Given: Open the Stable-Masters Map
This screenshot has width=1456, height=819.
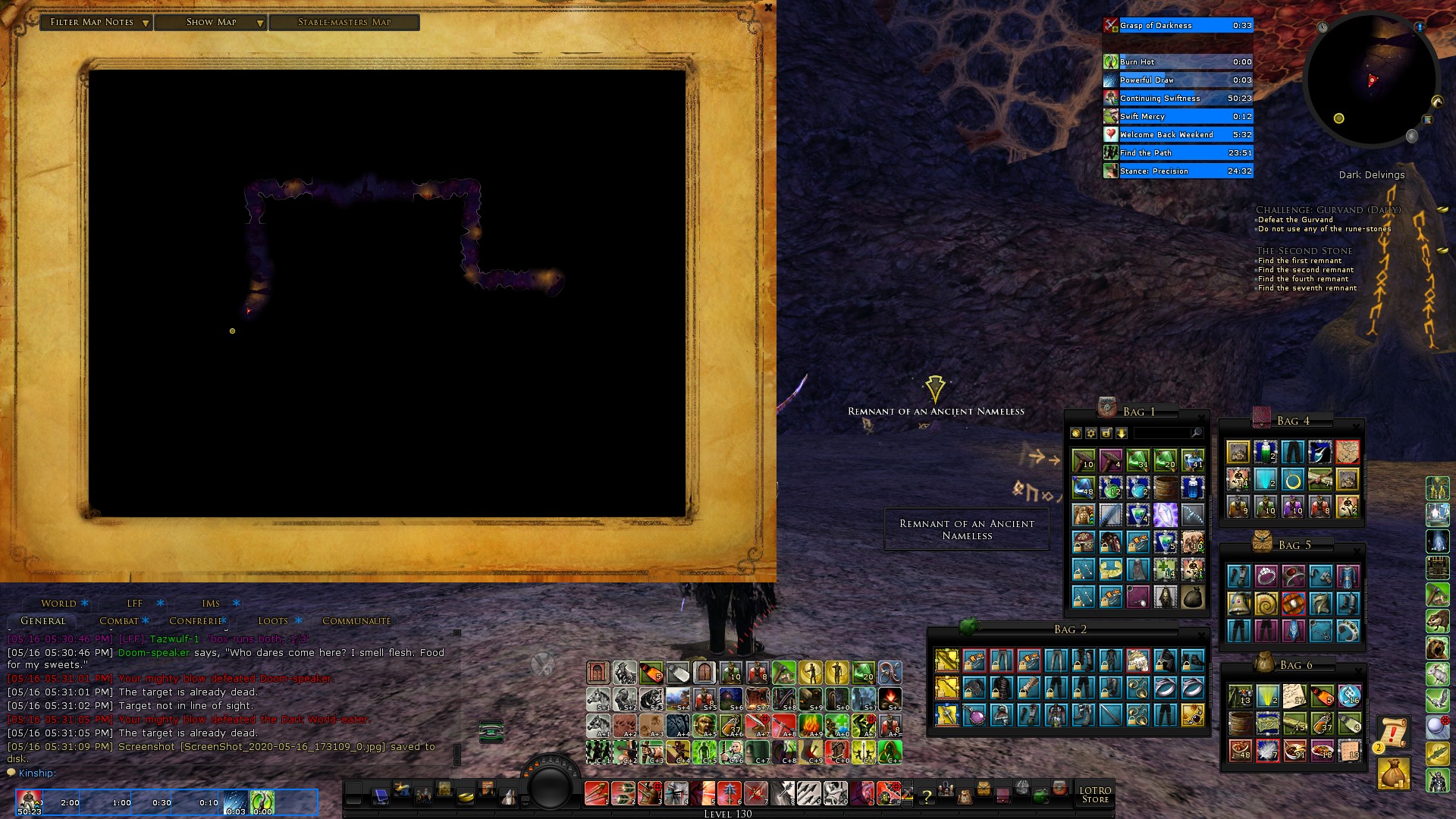Looking at the screenshot, I should coord(344,22).
